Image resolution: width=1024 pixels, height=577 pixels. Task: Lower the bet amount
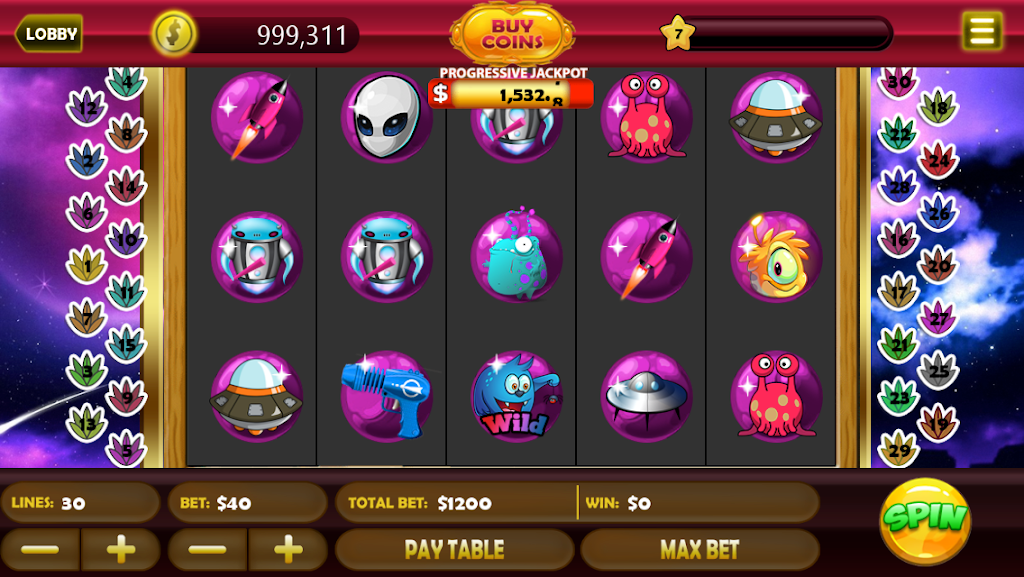pos(207,549)
